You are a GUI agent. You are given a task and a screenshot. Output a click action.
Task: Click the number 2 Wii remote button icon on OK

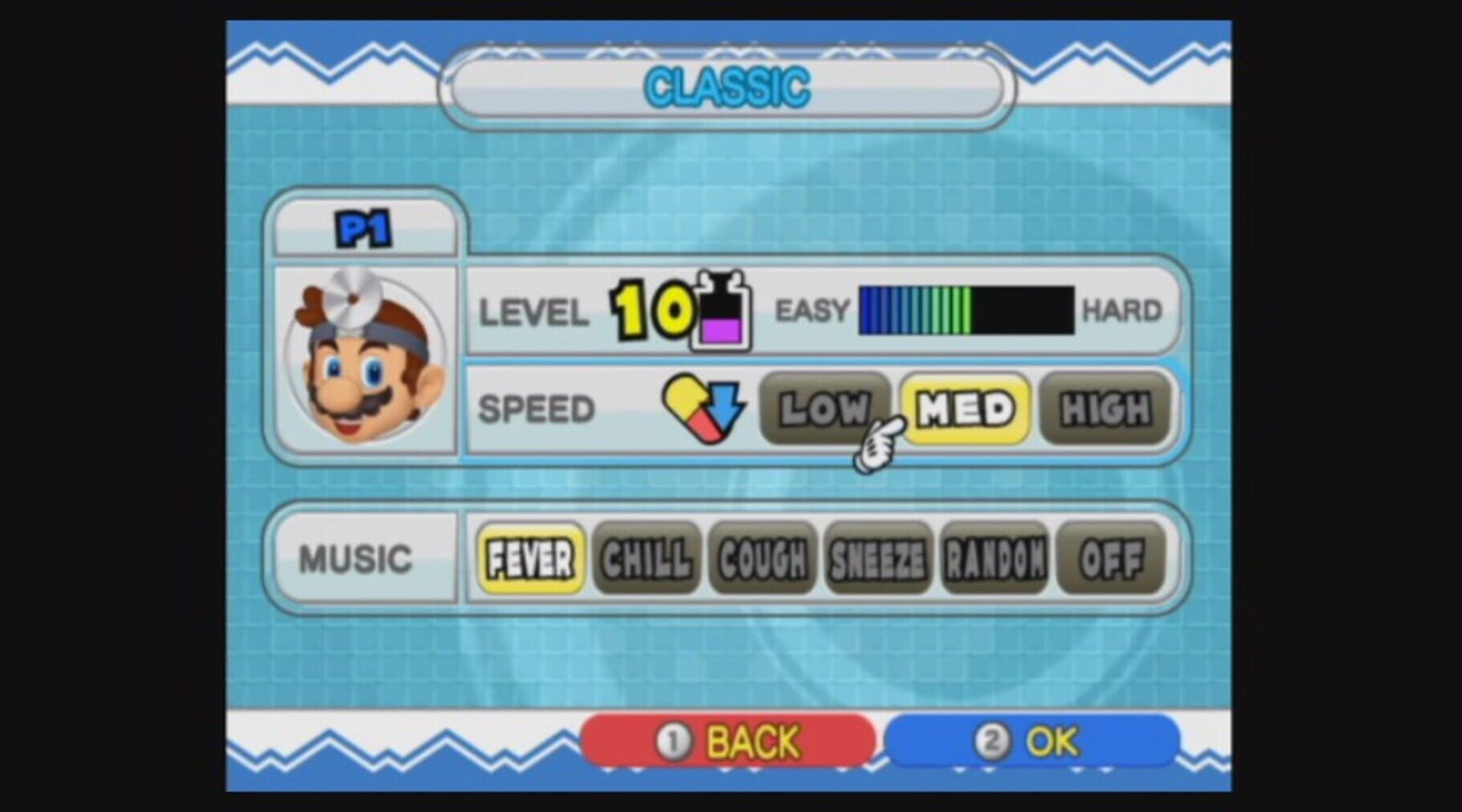point(991,741)
